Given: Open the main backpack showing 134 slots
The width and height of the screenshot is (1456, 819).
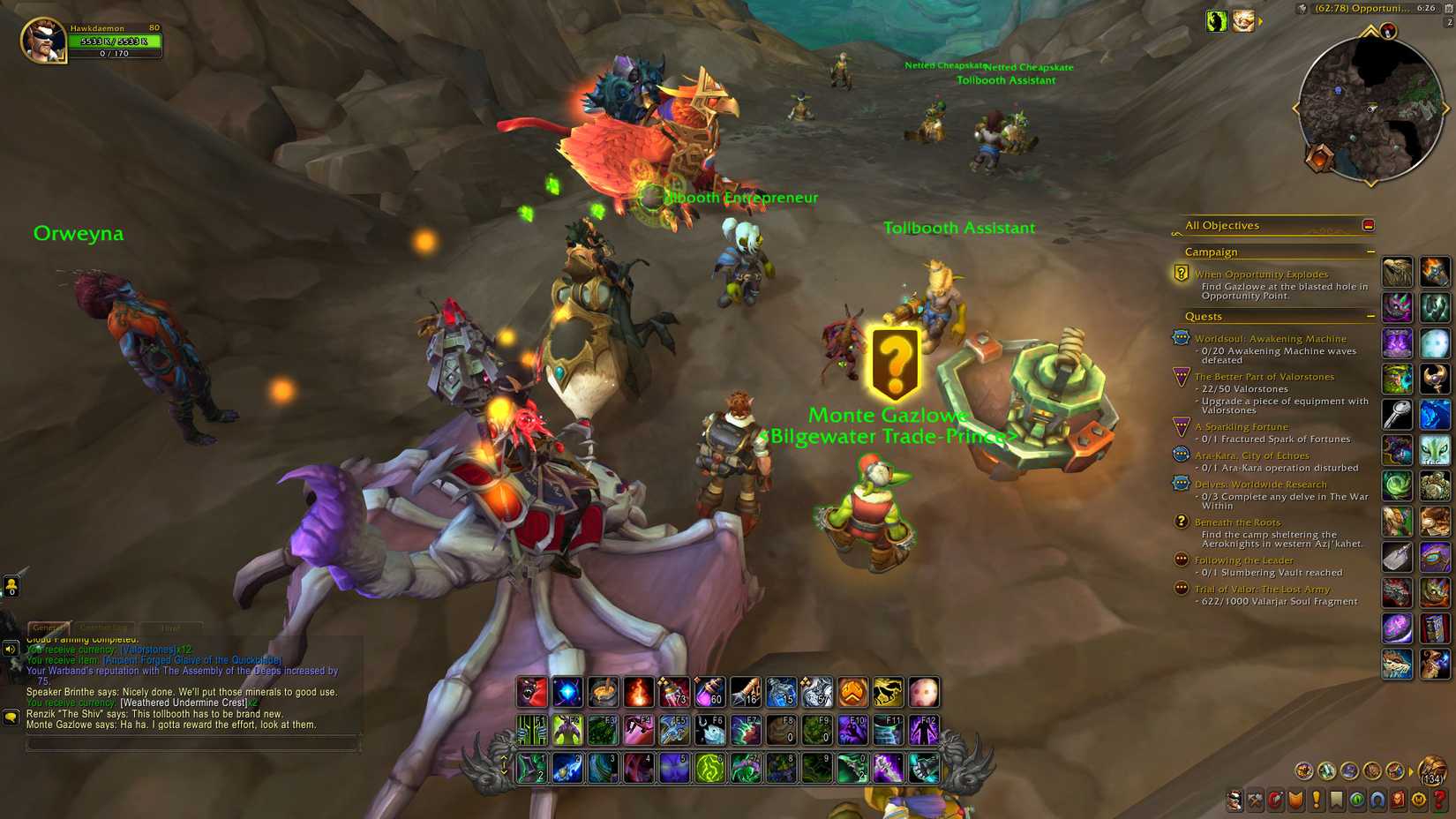Looking at the screenshot, I should (1430, 770).
